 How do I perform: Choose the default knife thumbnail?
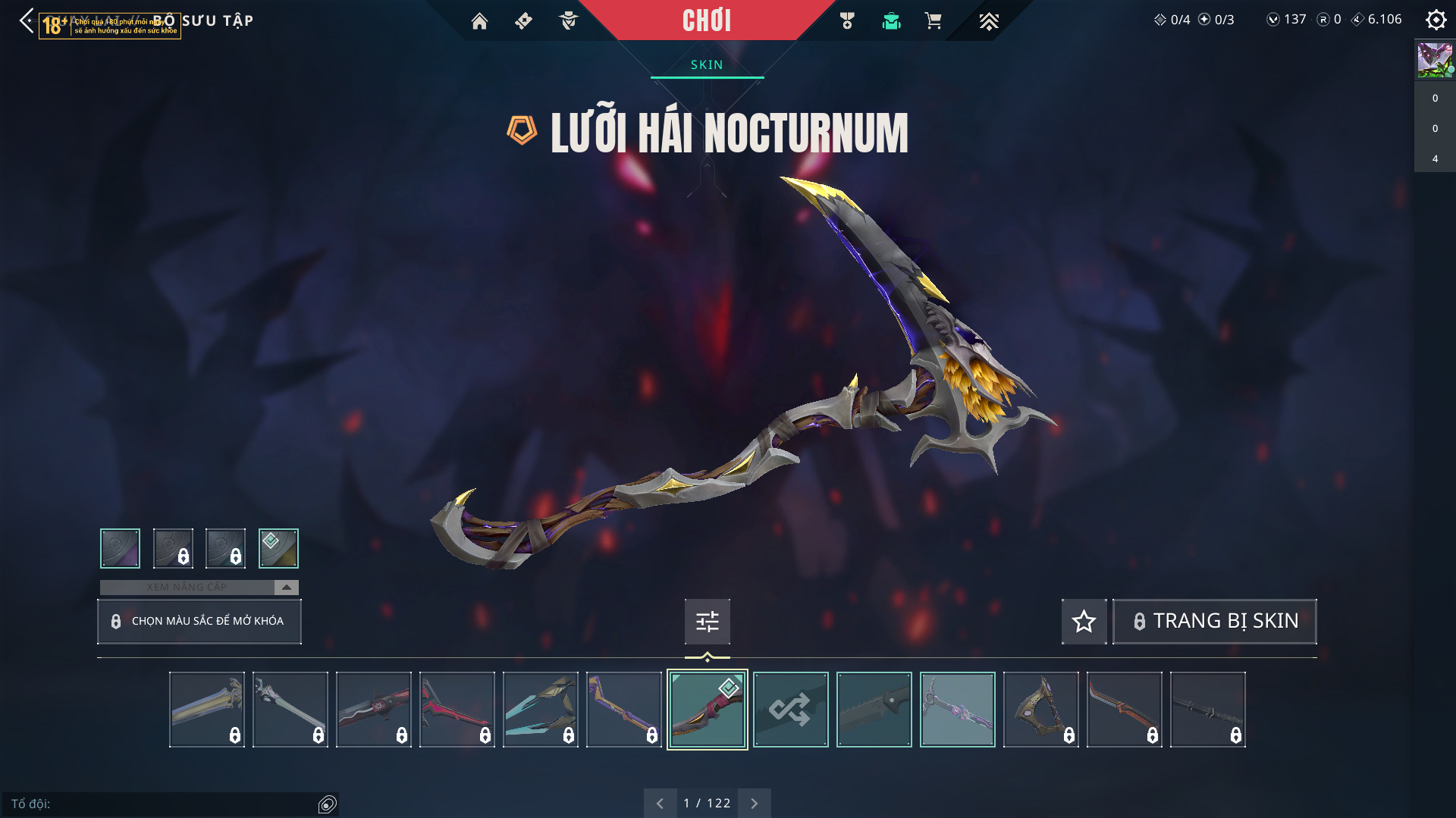pyautogui.click(x=874, y=710)
